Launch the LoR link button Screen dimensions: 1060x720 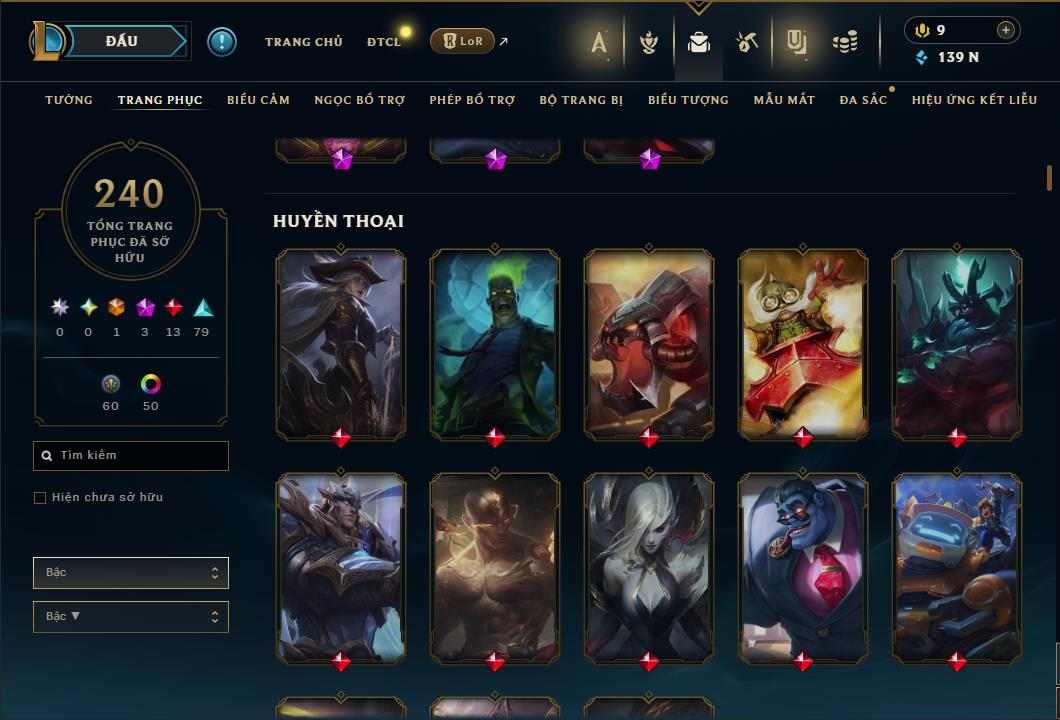tap(462, 41)
